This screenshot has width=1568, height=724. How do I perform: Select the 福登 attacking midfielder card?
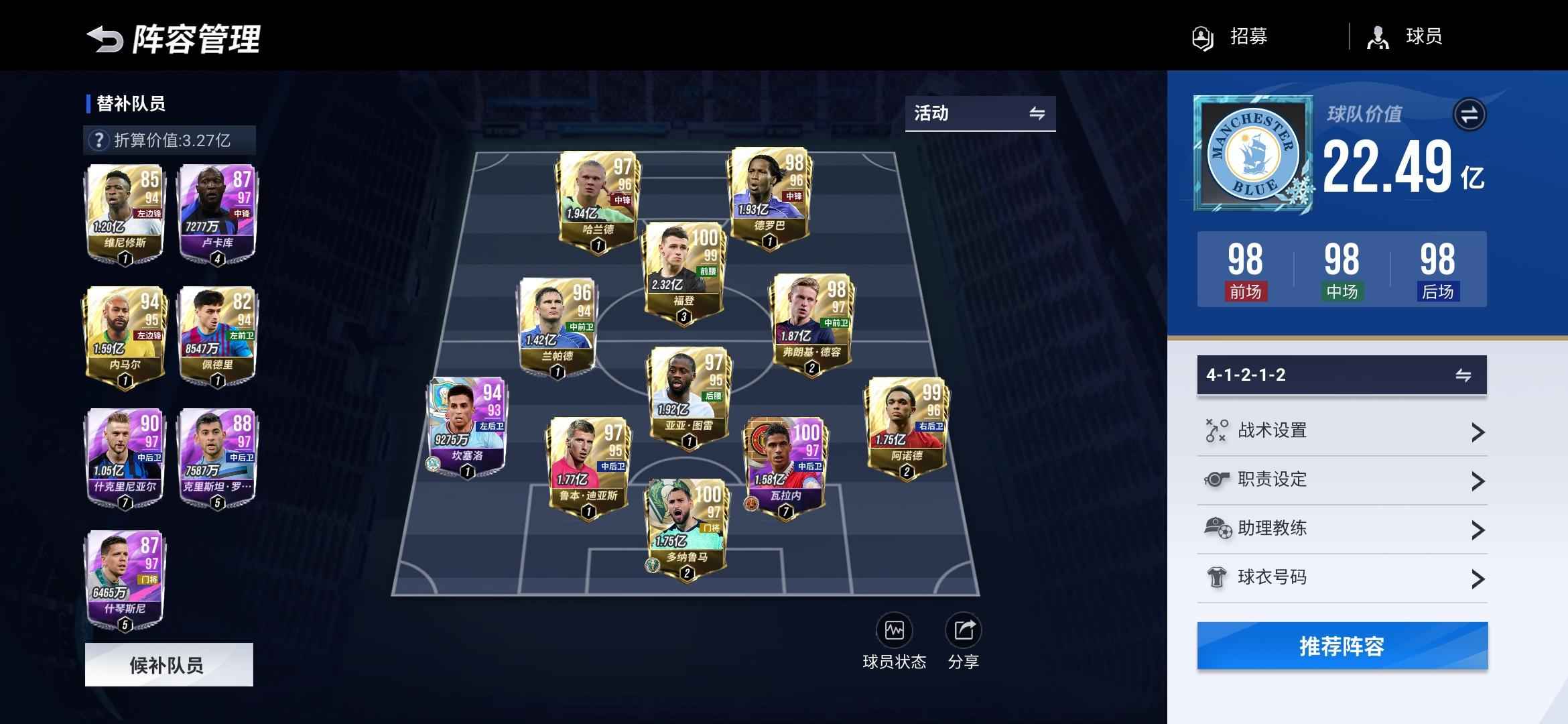pos(683,272)
